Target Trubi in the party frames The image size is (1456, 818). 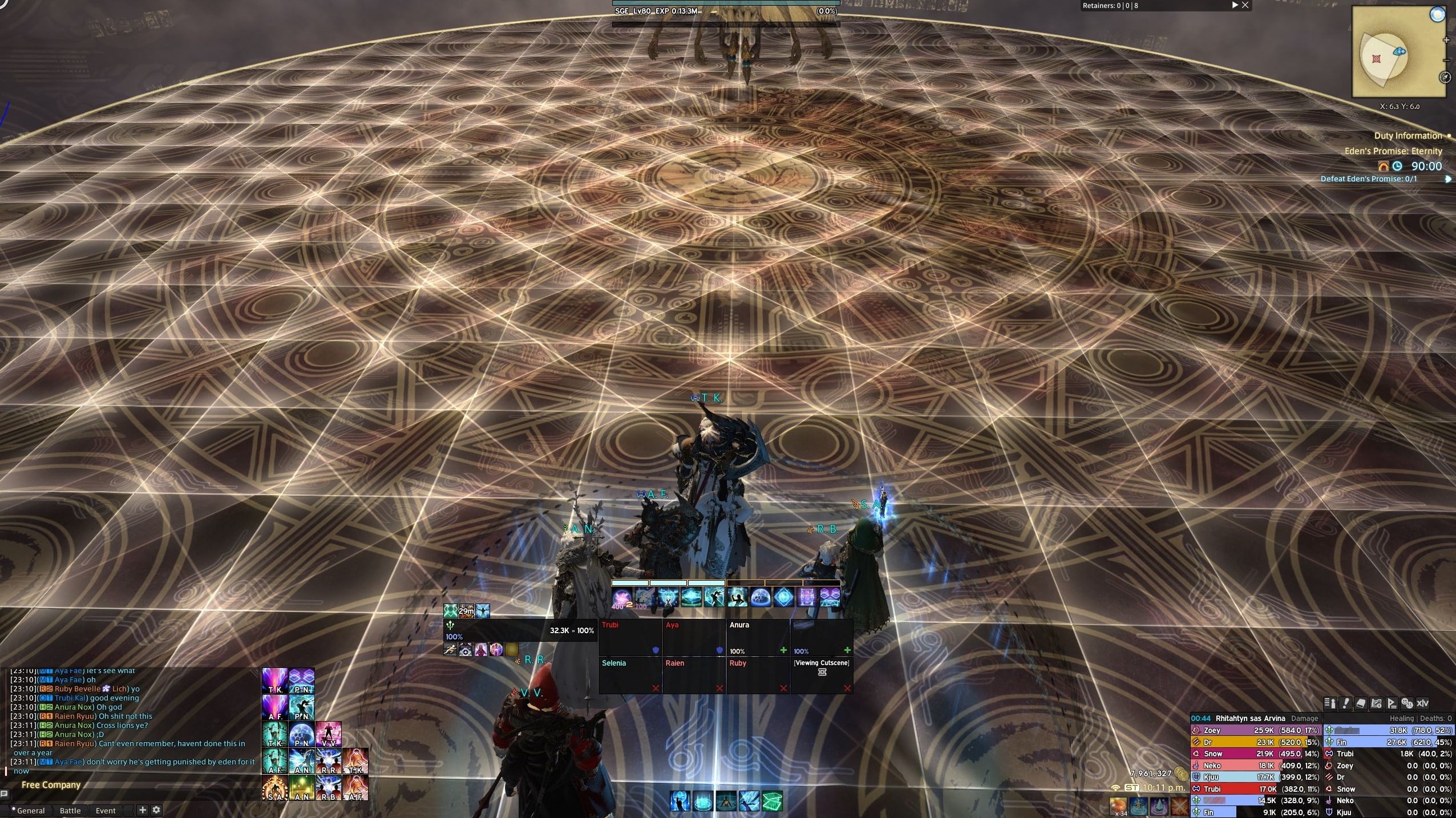click(630, 637)
